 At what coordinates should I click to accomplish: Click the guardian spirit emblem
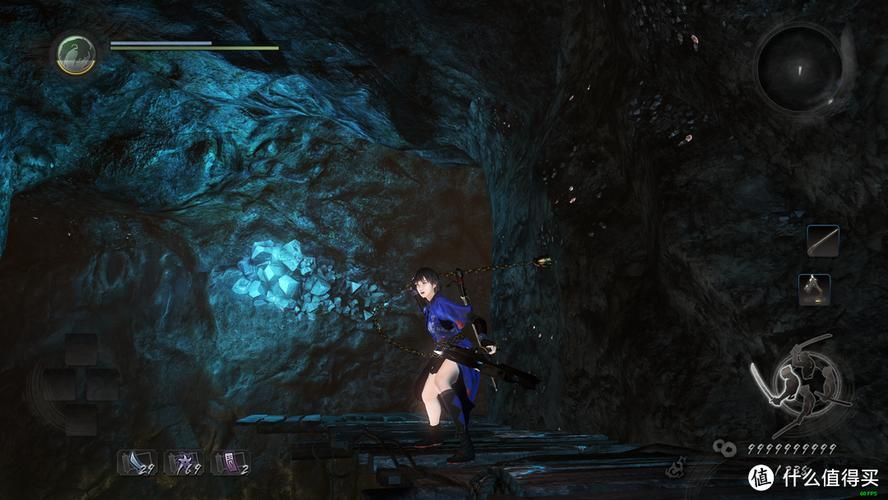76,53
